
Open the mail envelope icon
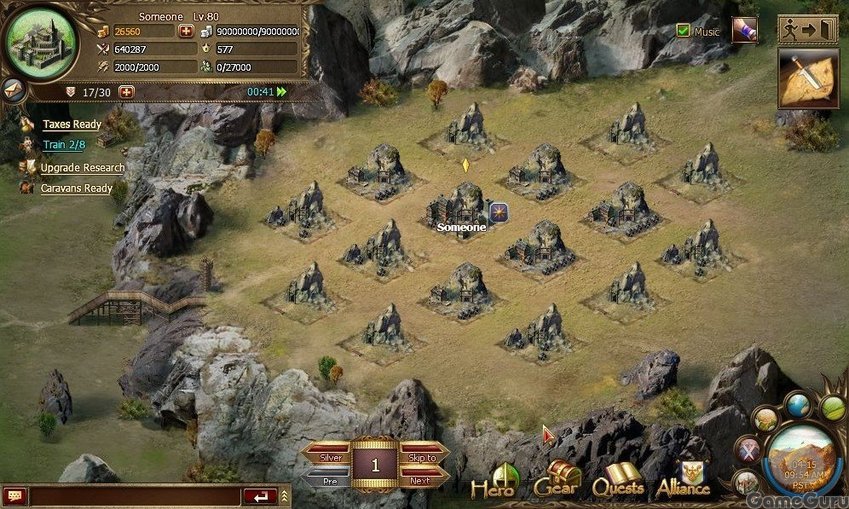13,87
